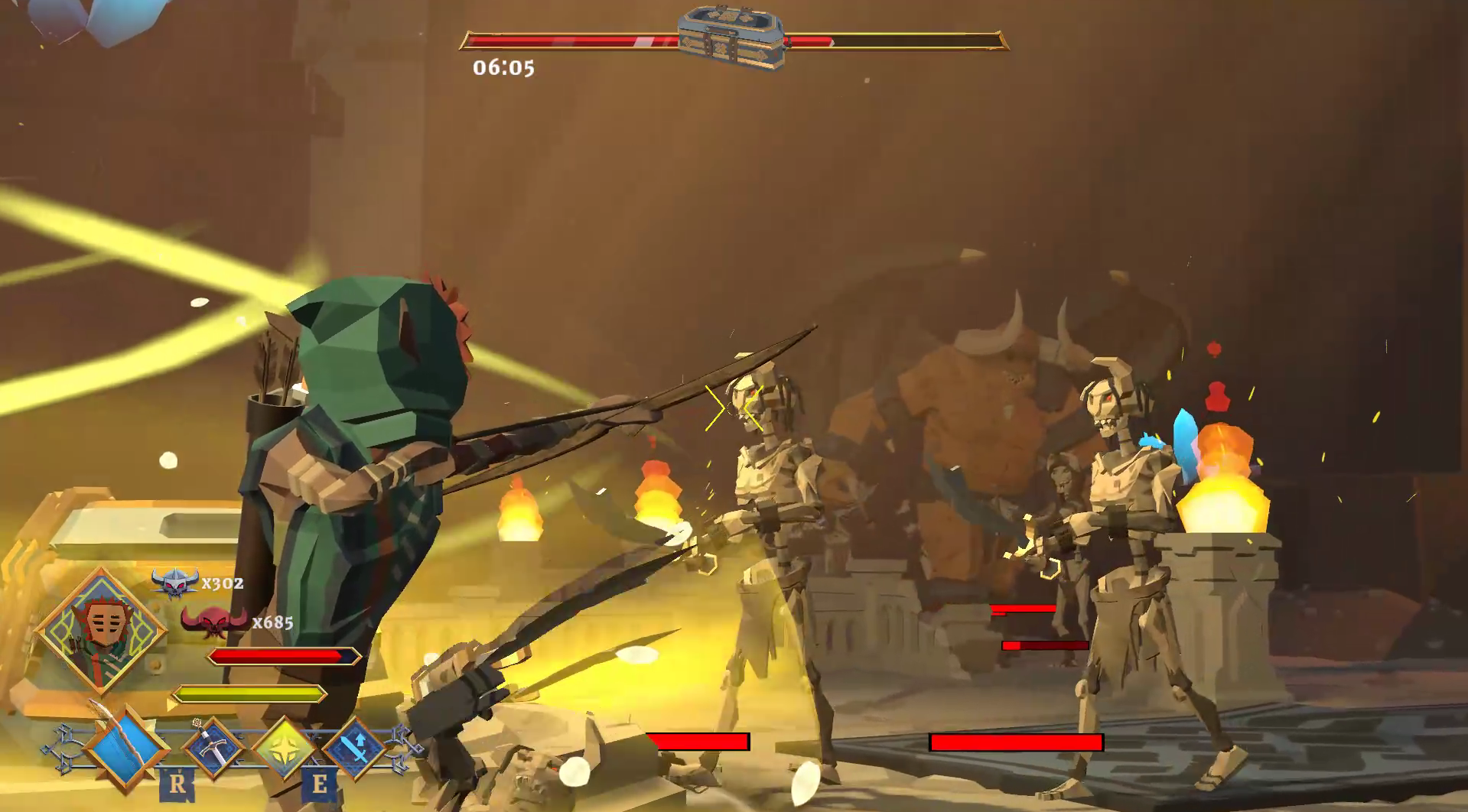Click the chest objective icon on top bar
This screenshot has width=1468, height=812.
coord(731,37)
